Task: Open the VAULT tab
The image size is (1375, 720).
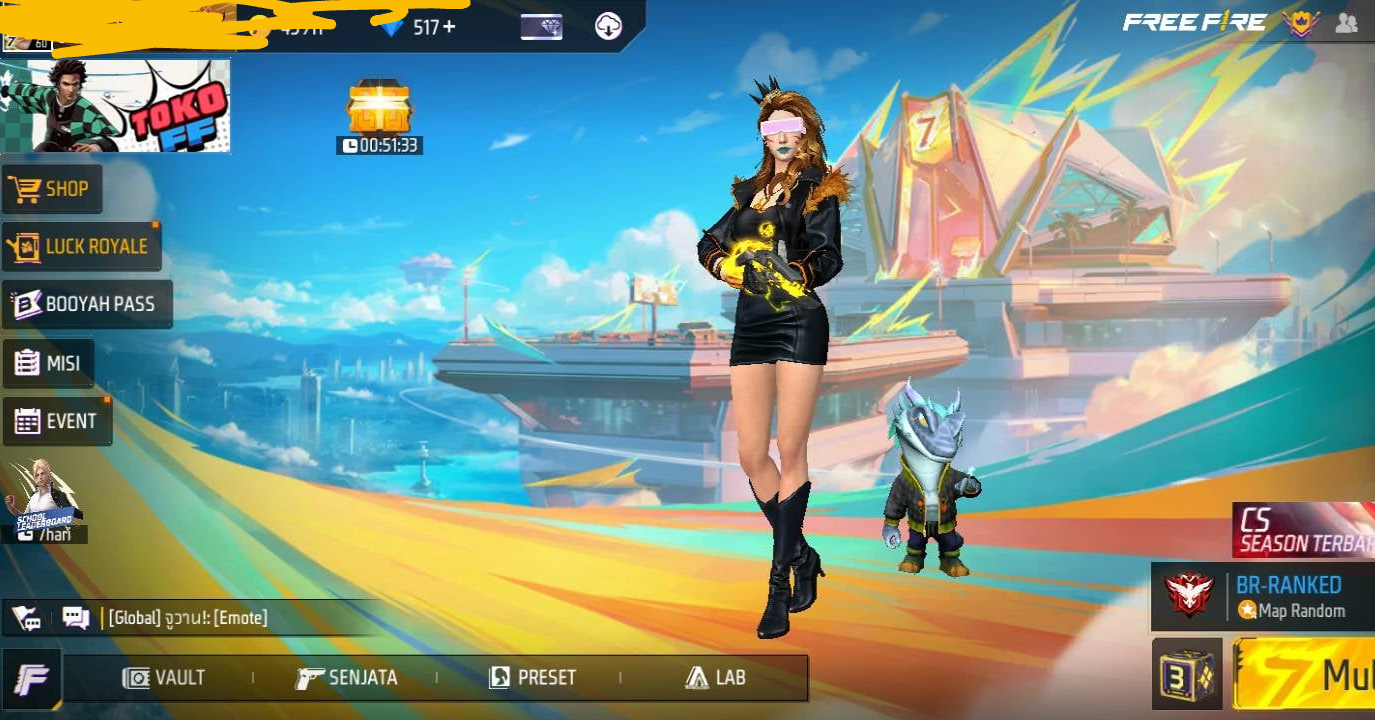Action: tap(164, 678)
